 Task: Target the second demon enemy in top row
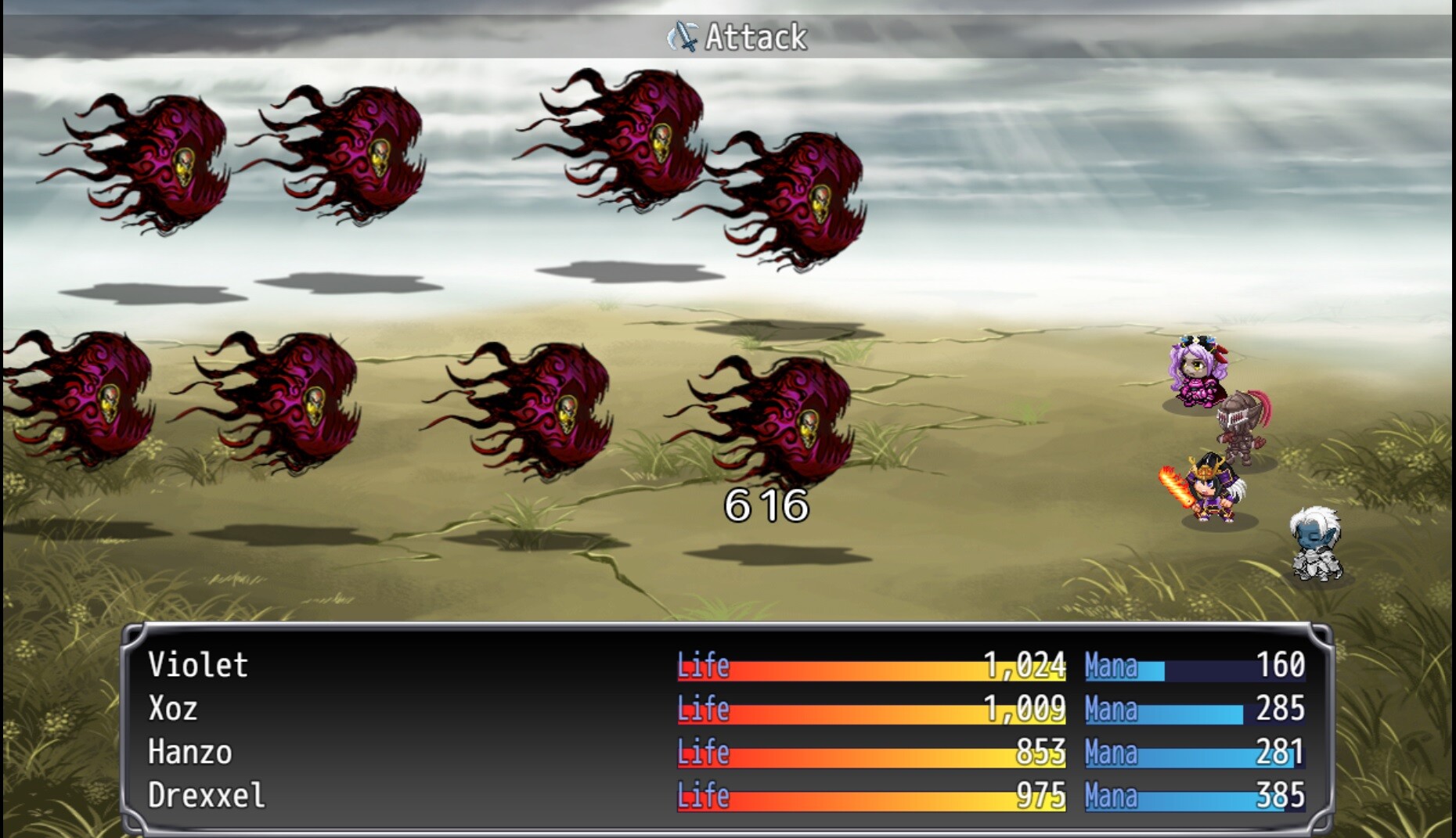click(x=352, y=156)
